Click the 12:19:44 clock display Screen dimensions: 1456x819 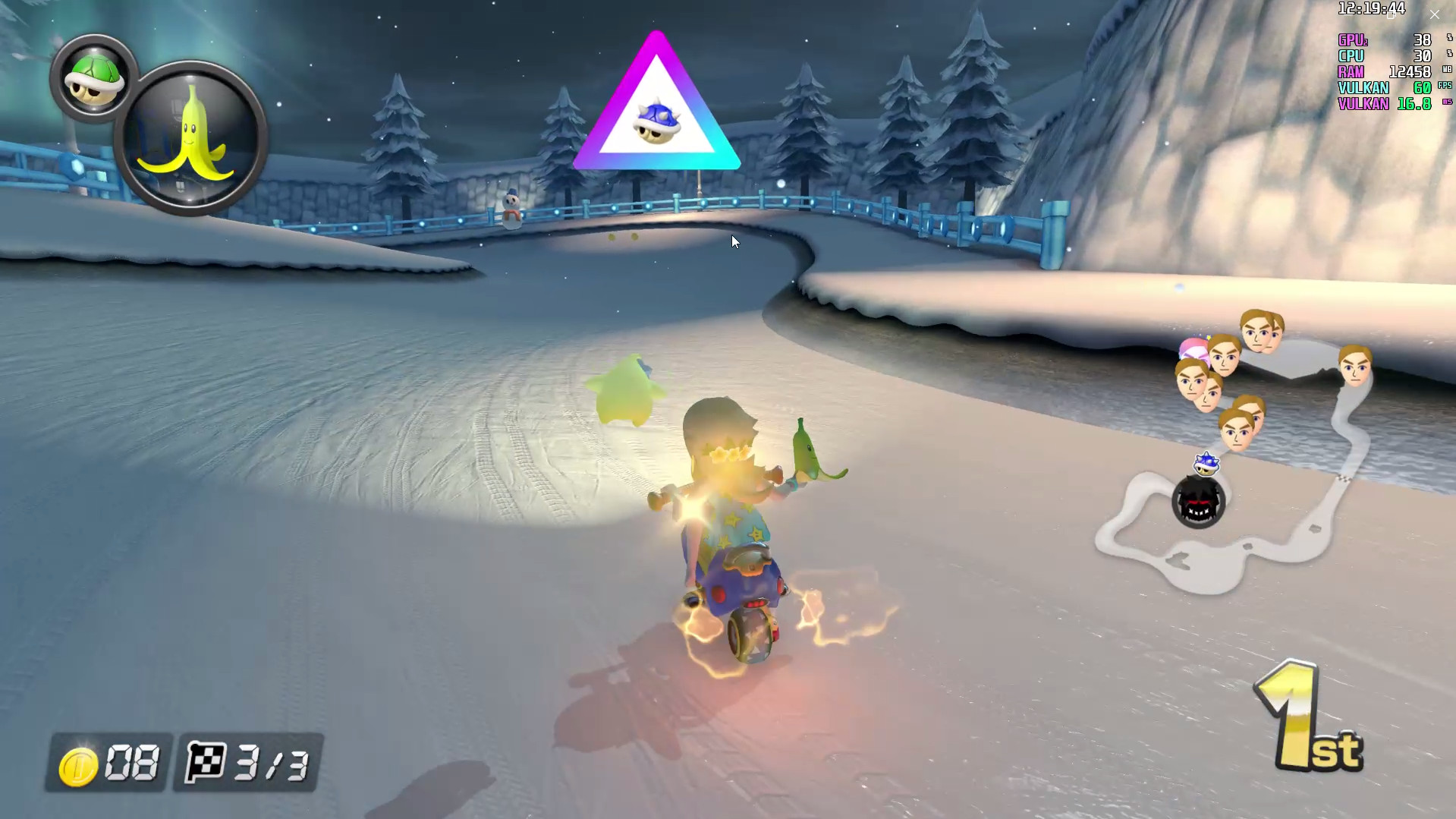click(x=1370, y=10)
